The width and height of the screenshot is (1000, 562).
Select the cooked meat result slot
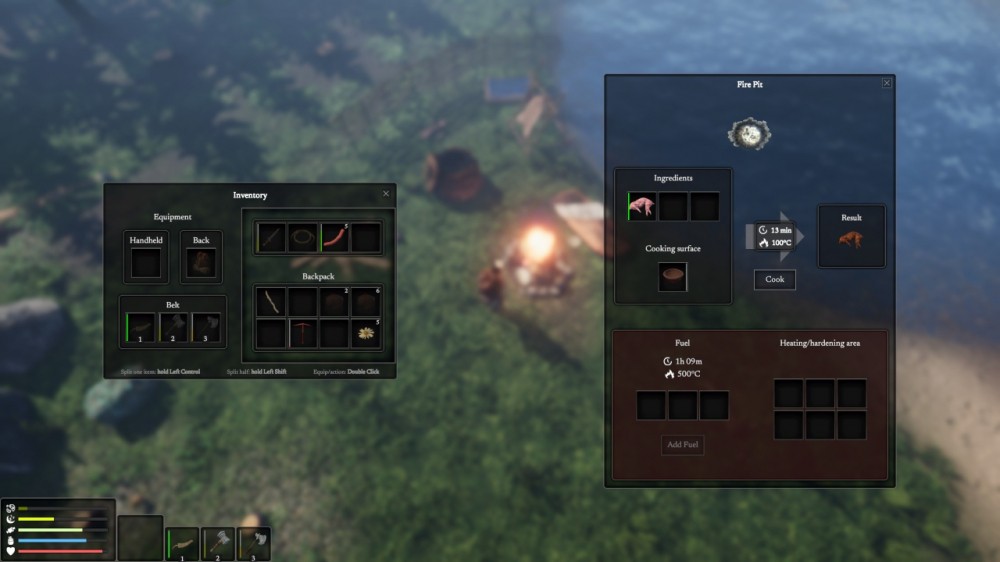tap(851, 241)
